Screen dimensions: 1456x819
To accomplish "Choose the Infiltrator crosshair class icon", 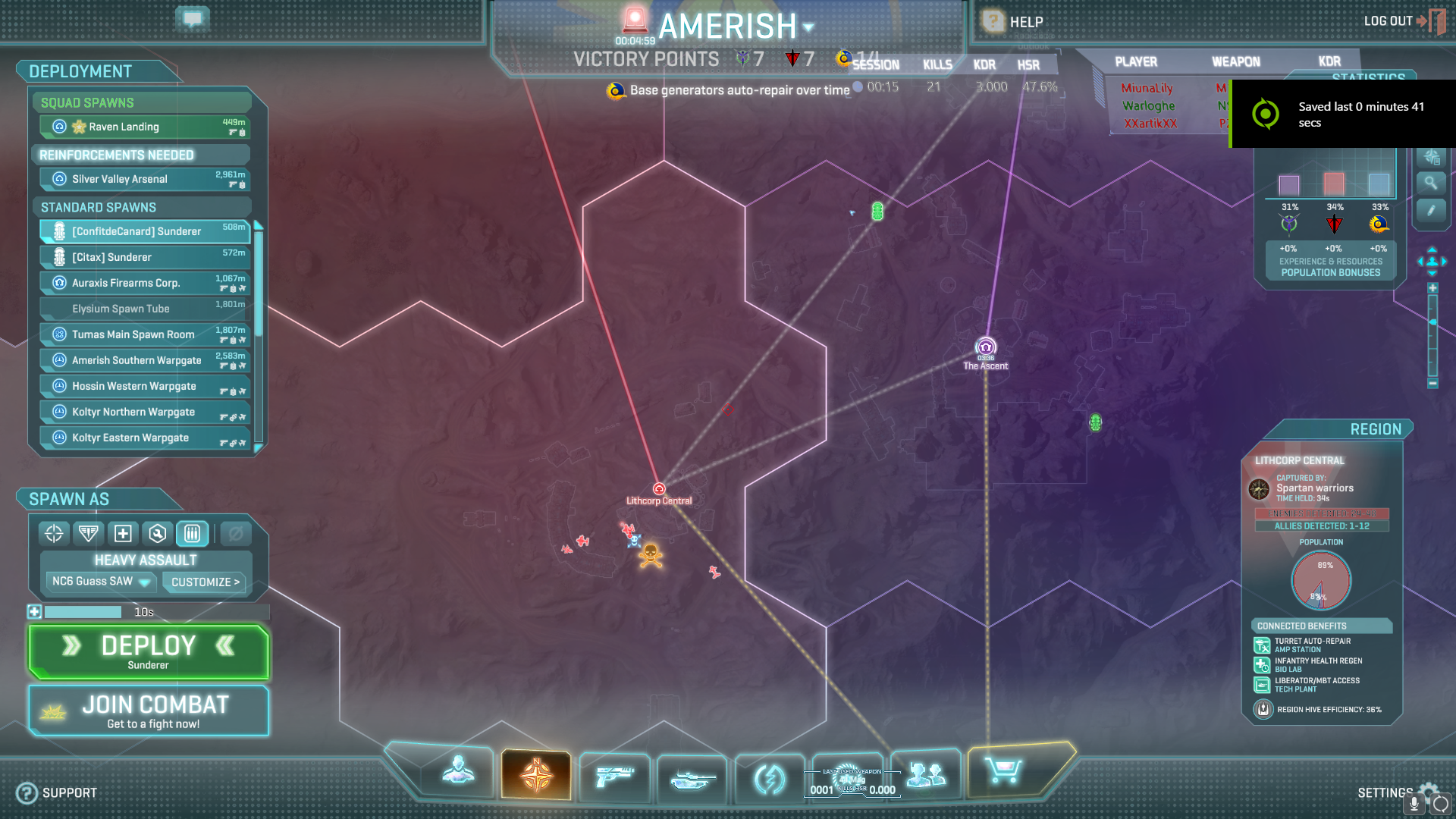I will (x=54, y=534).
